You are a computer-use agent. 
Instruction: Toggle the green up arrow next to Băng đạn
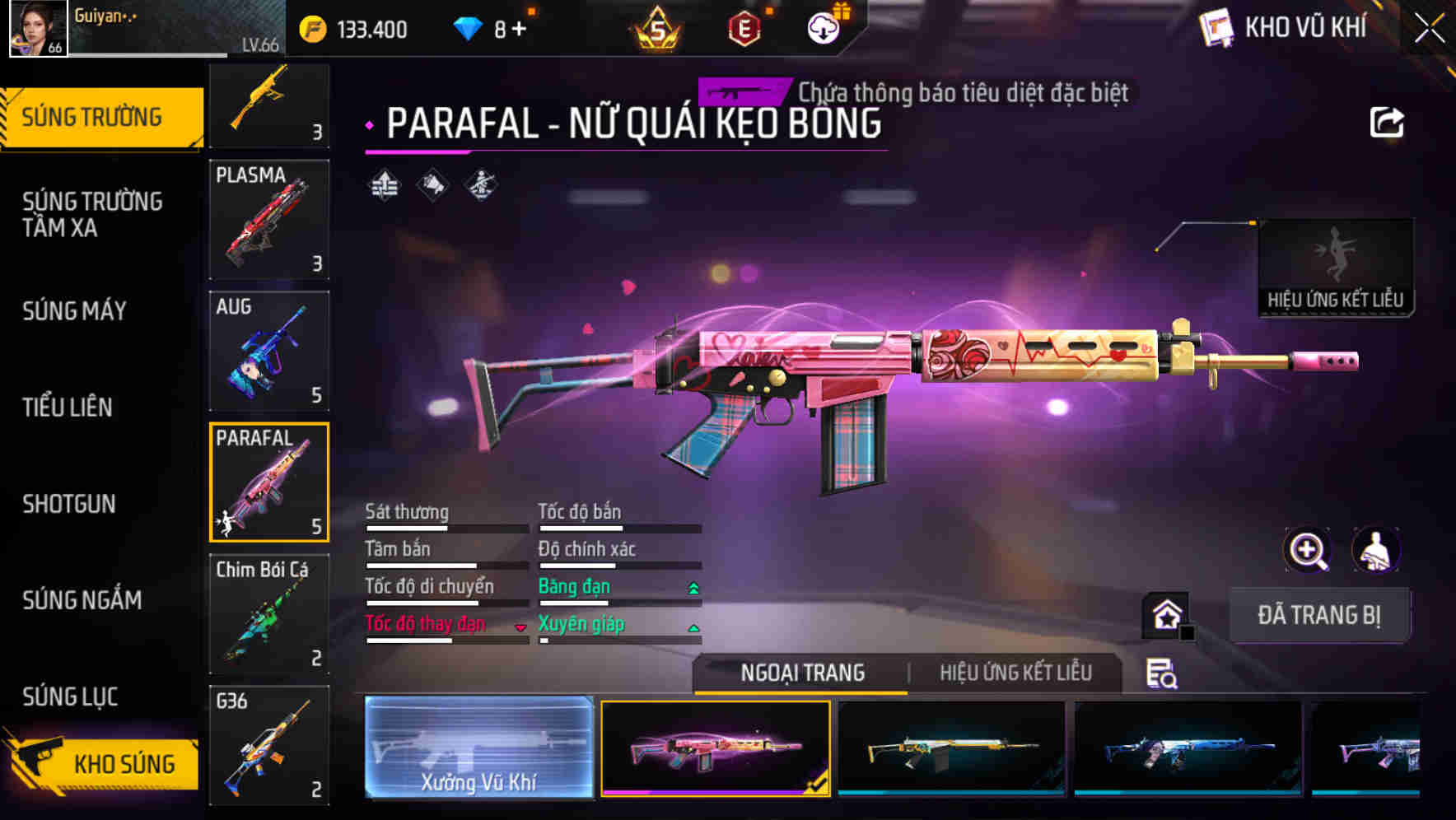point(693,587)
